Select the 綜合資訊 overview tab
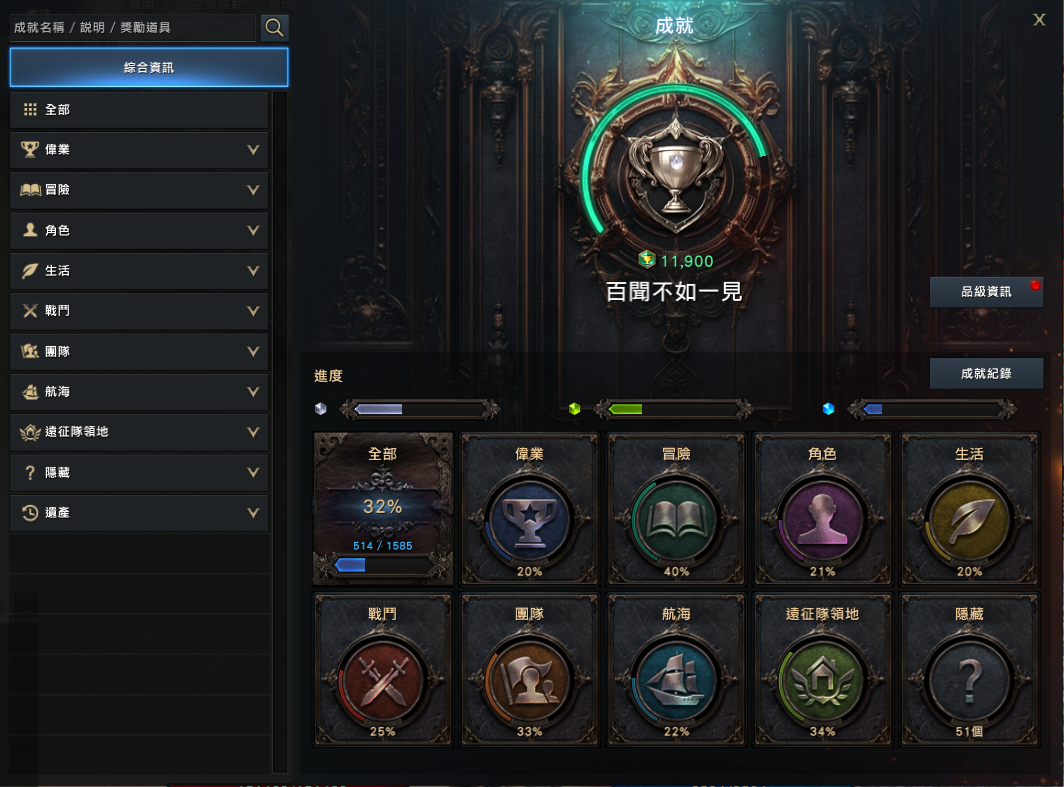 149,68
